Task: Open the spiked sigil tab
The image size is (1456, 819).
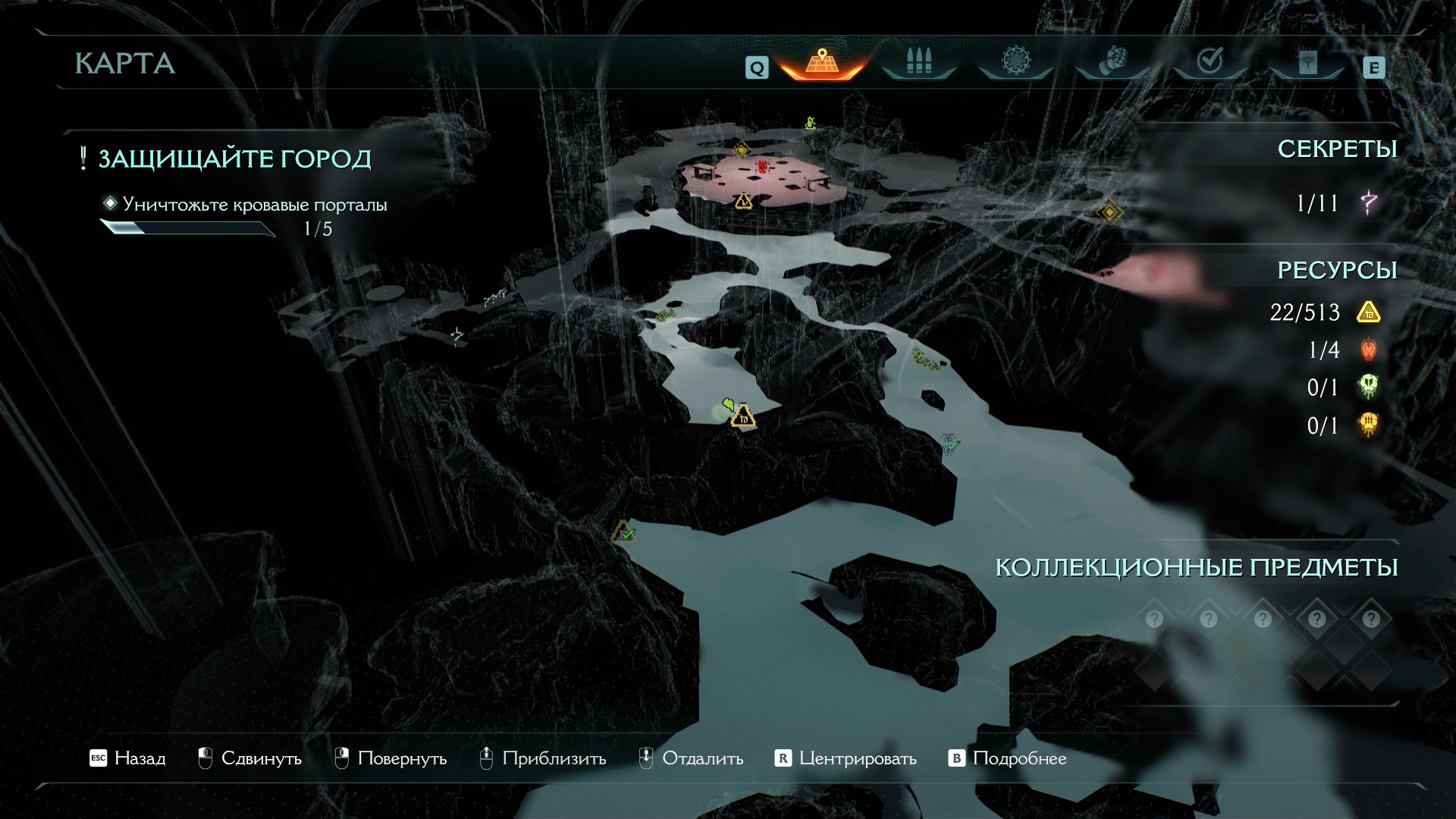Action: point(1015,62)
